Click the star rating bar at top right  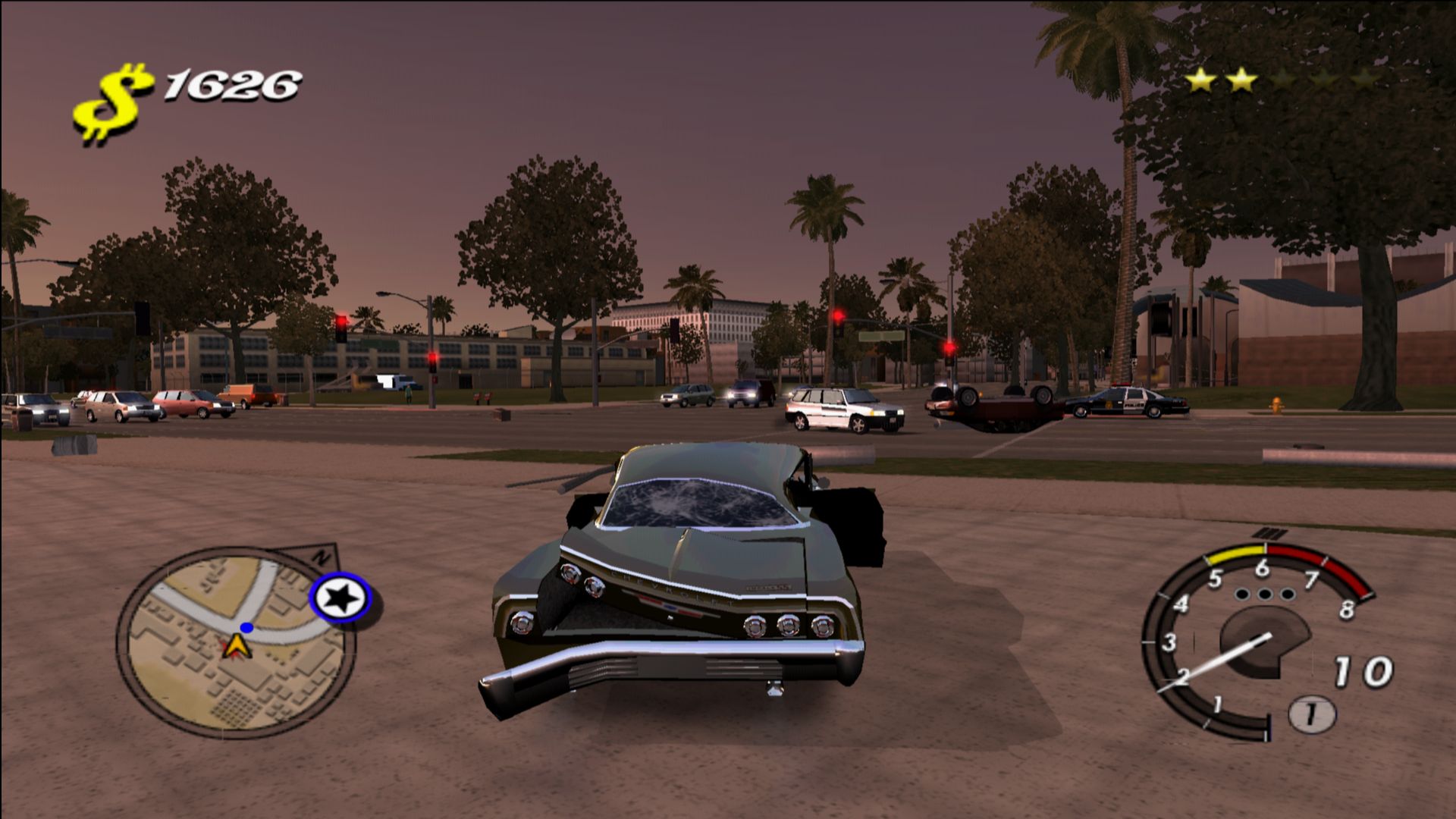[x=1282, y=80]
